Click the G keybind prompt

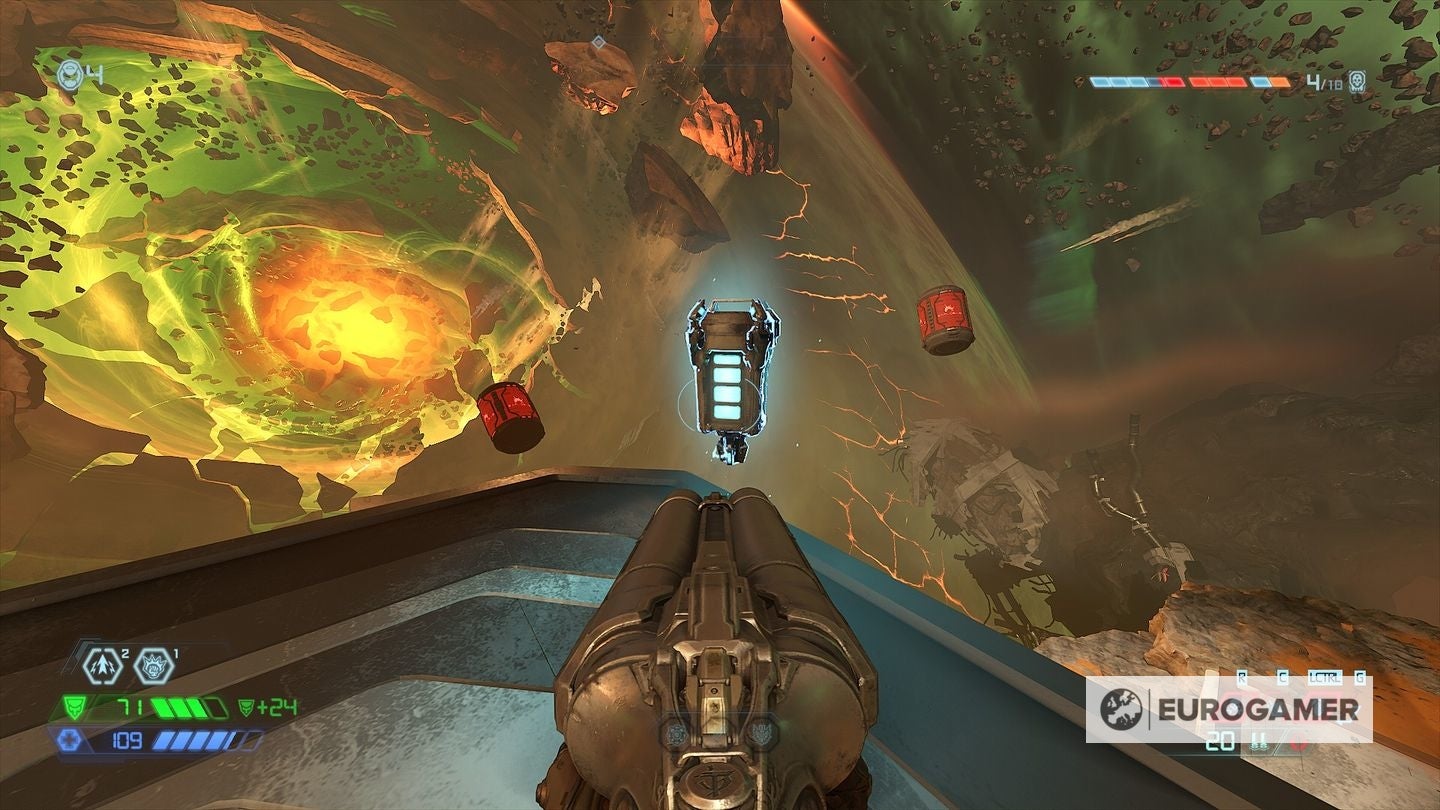pos(1359,676)
